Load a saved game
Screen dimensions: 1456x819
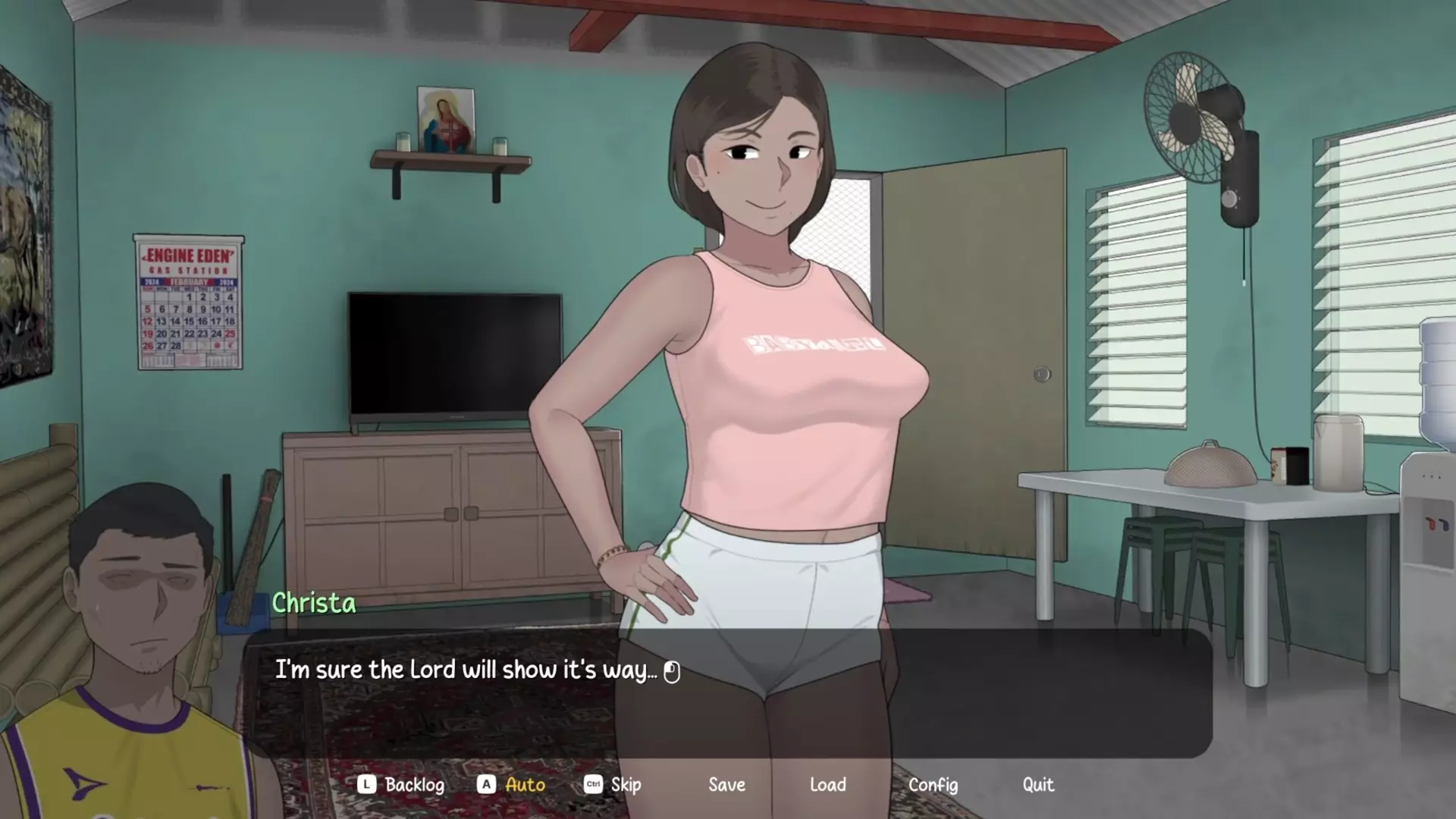[827, 785]
